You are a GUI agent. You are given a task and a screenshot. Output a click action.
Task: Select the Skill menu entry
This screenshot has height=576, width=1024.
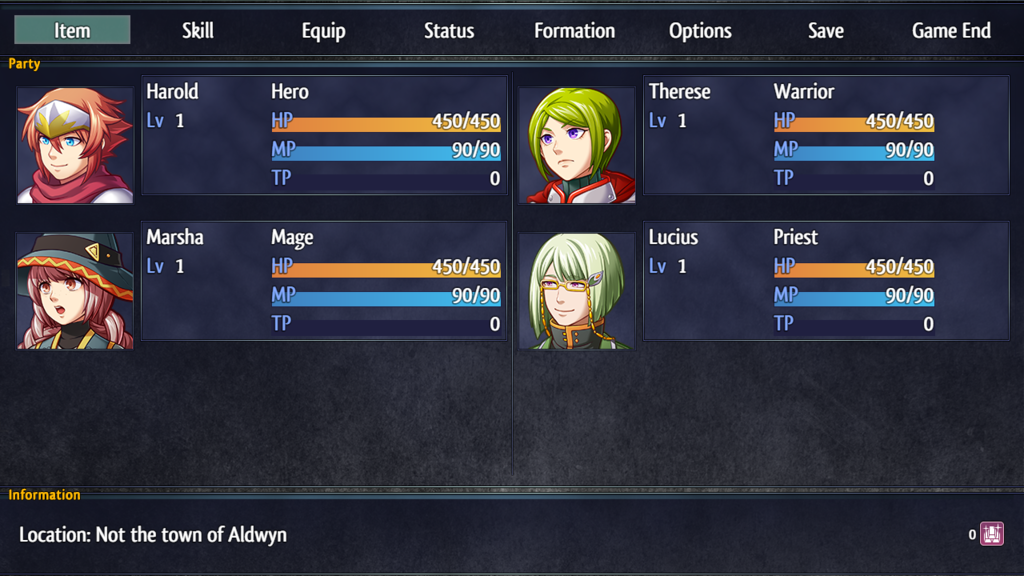click(198, 30)
